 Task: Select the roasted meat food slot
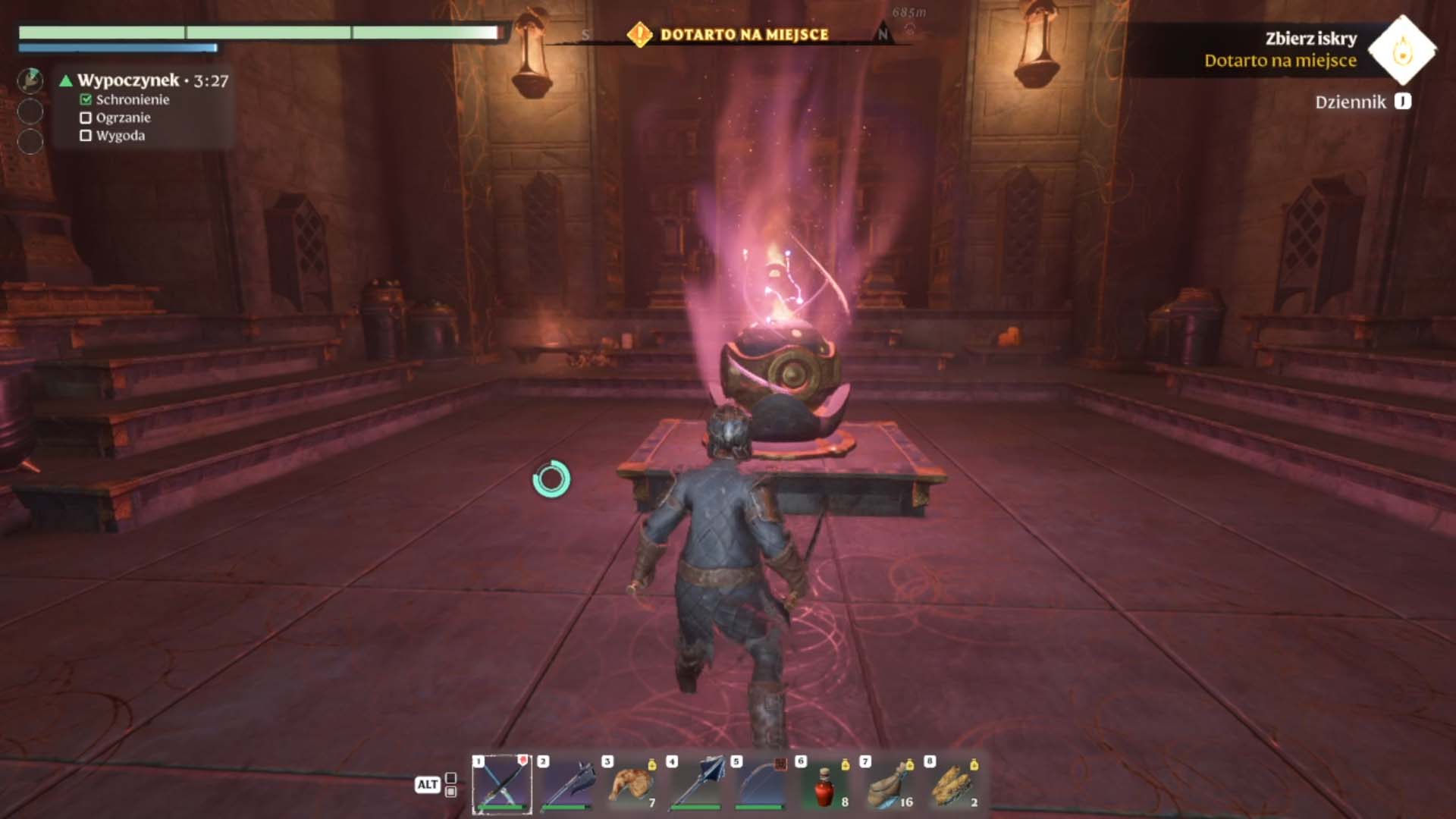tap(632, 784)
